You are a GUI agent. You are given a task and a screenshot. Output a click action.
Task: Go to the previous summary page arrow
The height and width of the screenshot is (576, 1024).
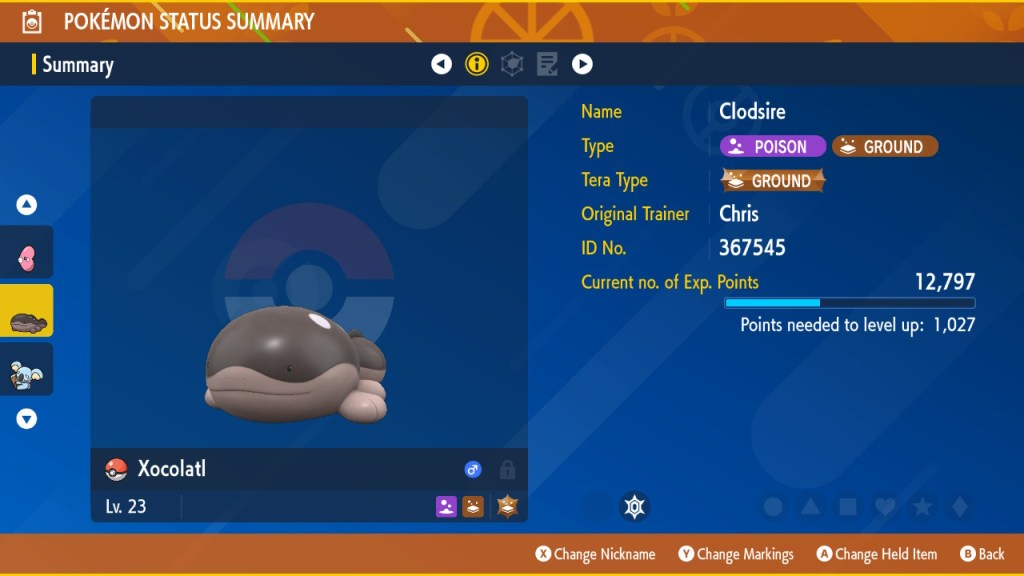coord(441,65)
